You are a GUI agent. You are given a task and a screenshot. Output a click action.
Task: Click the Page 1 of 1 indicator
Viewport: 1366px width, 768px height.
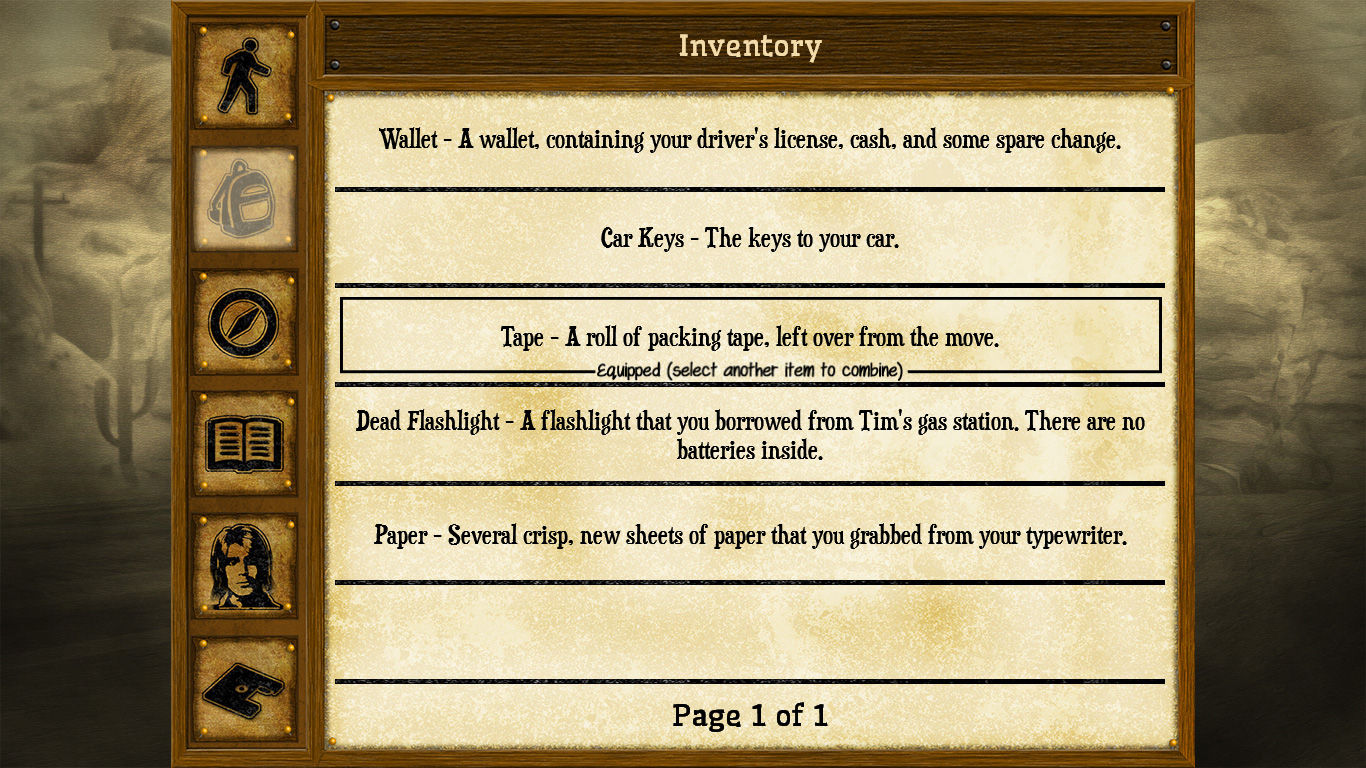pyautogui.click(x=750, y=716)
